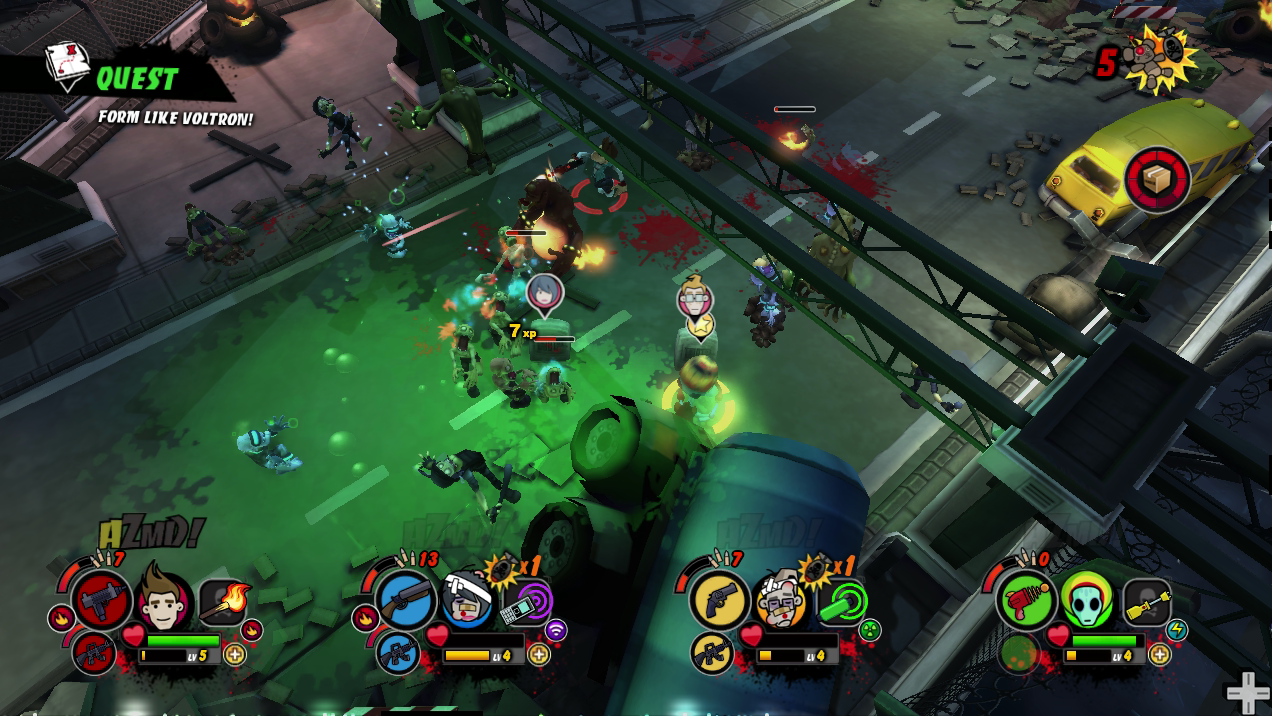1272x716 pixels.
Task: Select the spiky-haired player portrait
Action: pyautogui.click(x=164, y=598)
